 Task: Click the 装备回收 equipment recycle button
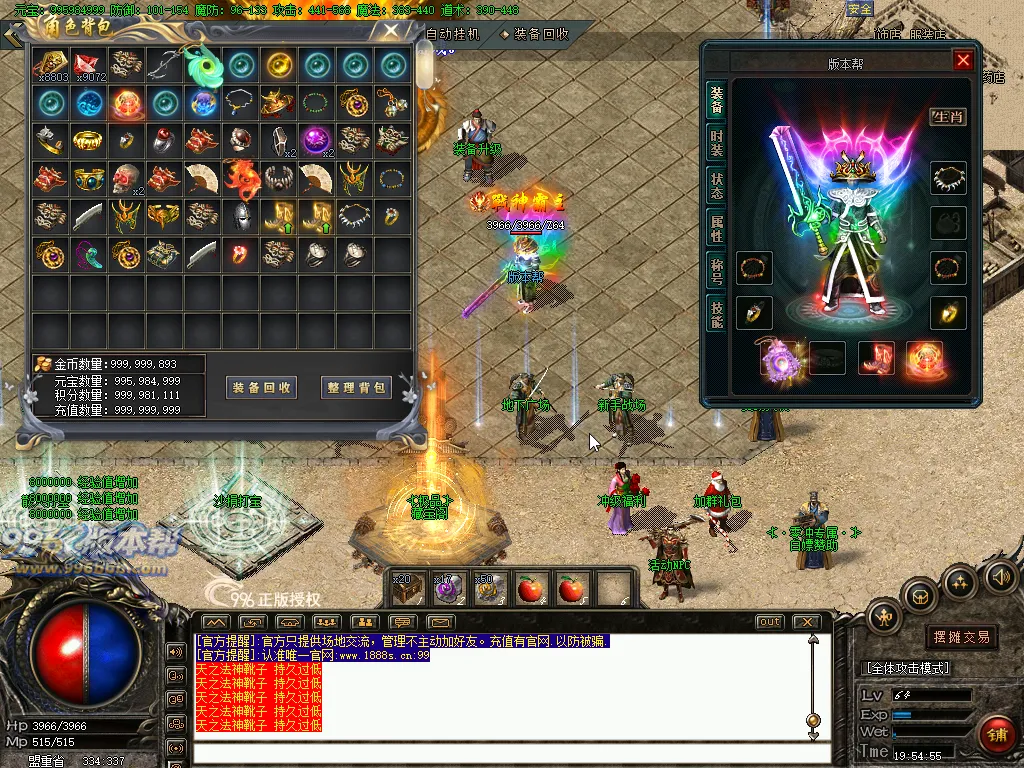tap(262, 387)
